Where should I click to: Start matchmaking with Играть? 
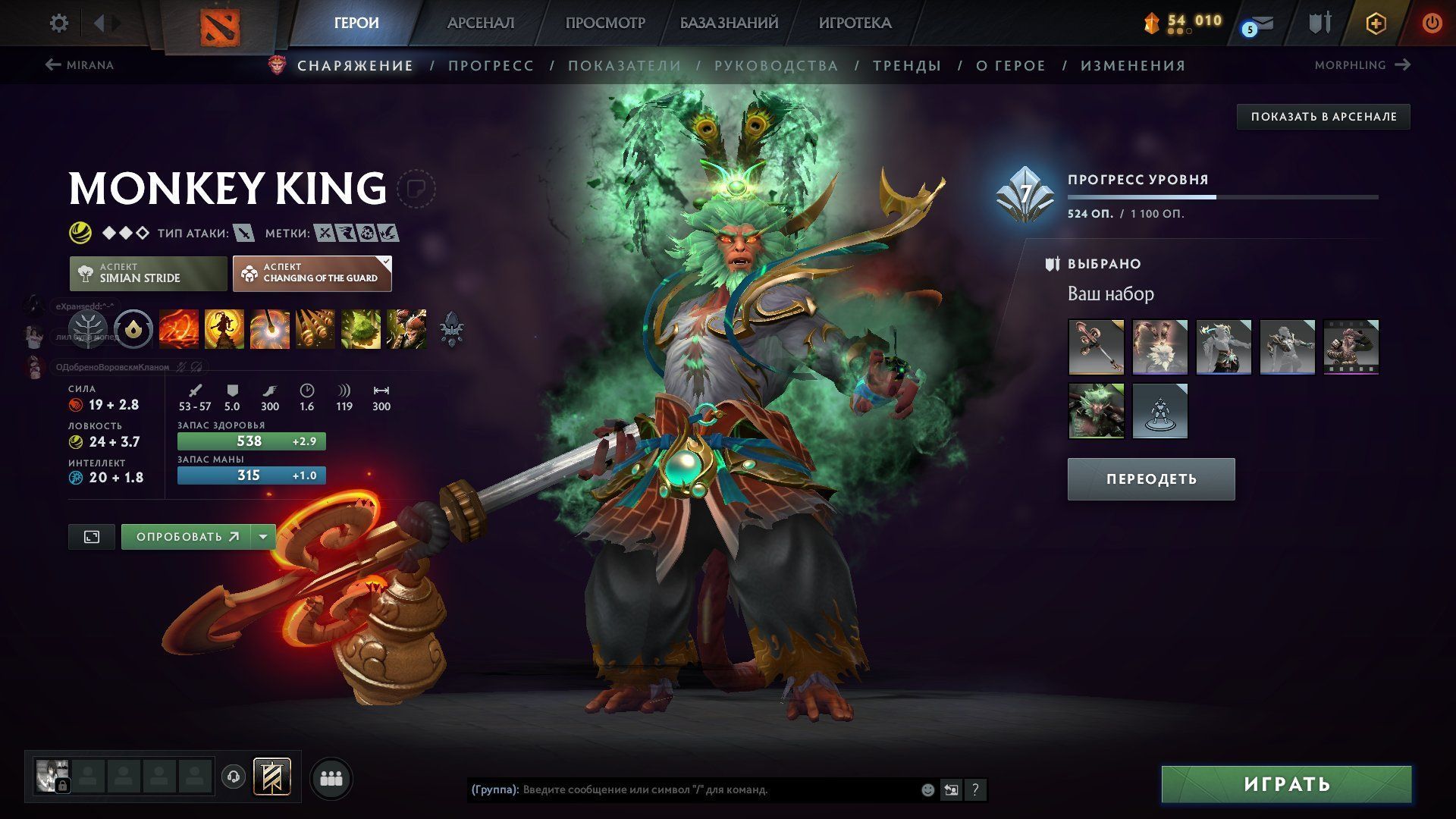[x=1286, y=784]
